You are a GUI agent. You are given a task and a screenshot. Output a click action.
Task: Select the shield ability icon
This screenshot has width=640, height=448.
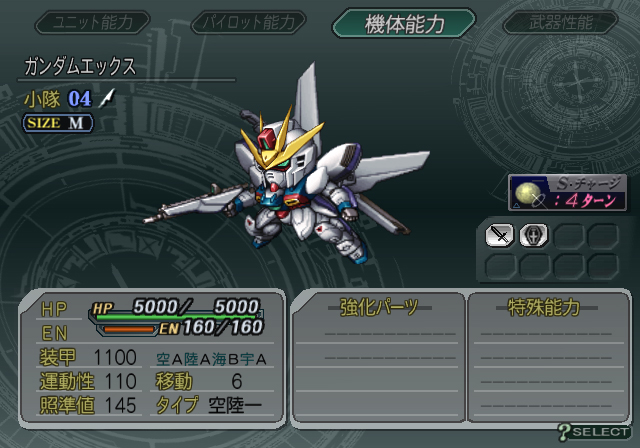(533, 236)
